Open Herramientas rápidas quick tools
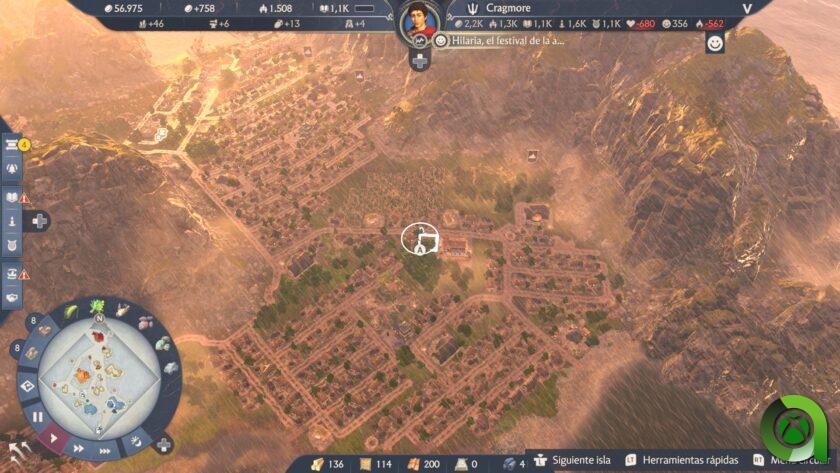840x473 pixels. coord(682,460)
